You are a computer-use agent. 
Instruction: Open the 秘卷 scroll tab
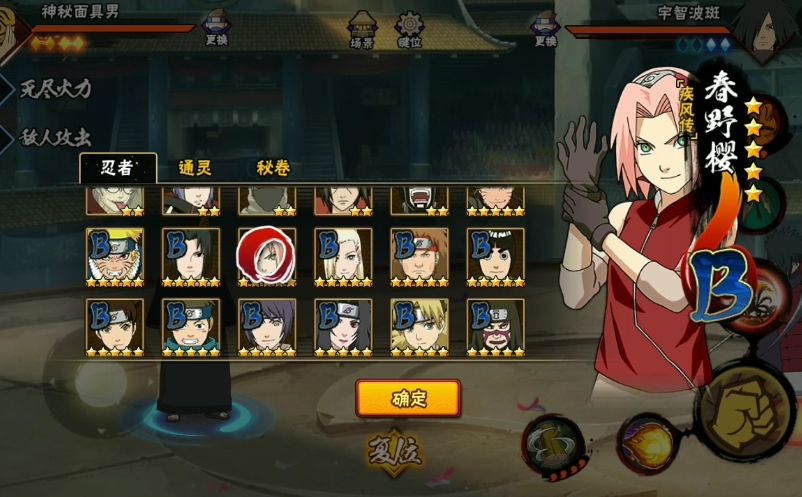point(273,168)
